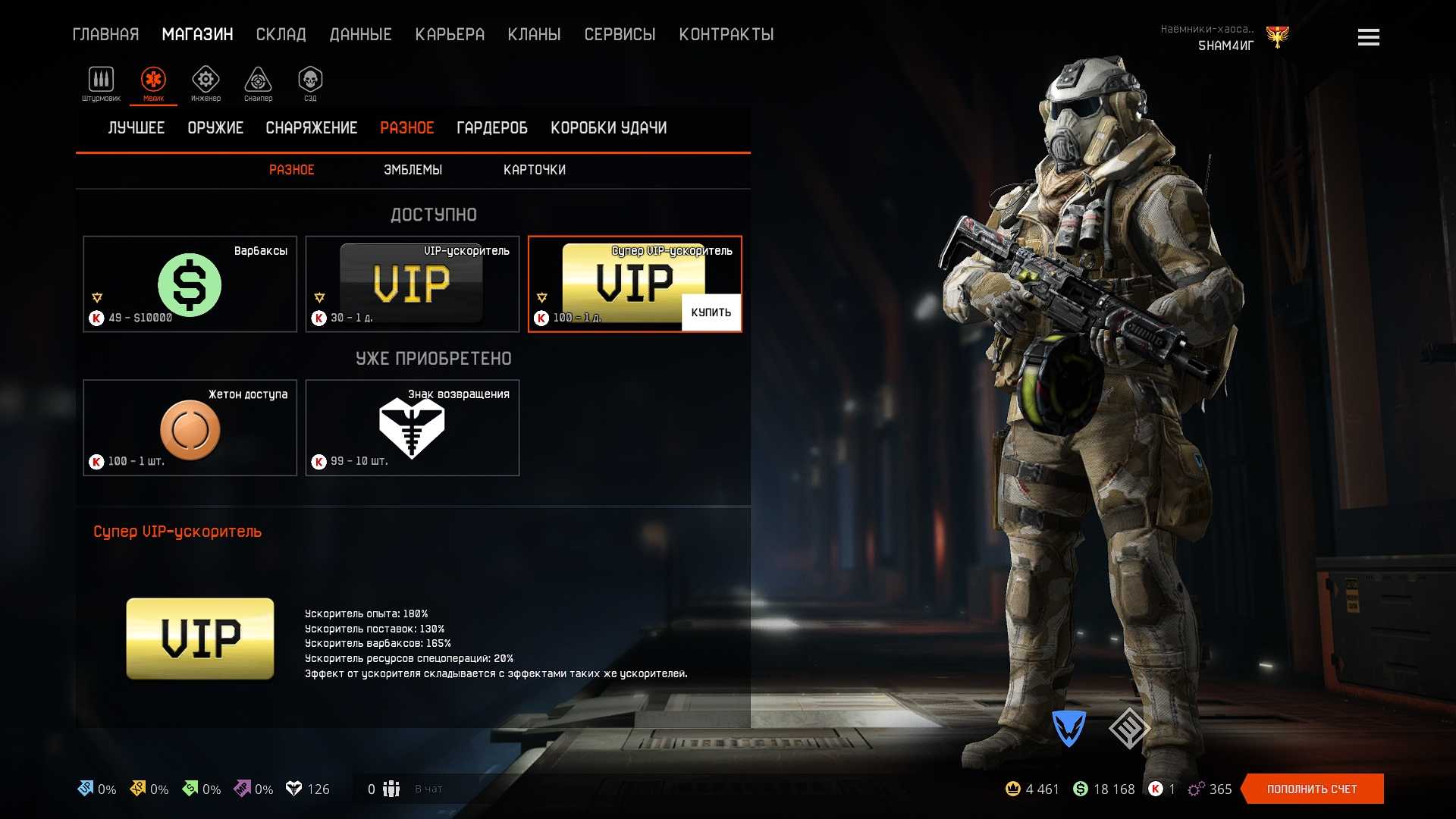Viewport: 1456px width, 819px height.
Task: Select the Варбаксы dollar item tile
Action: point(190,284)
